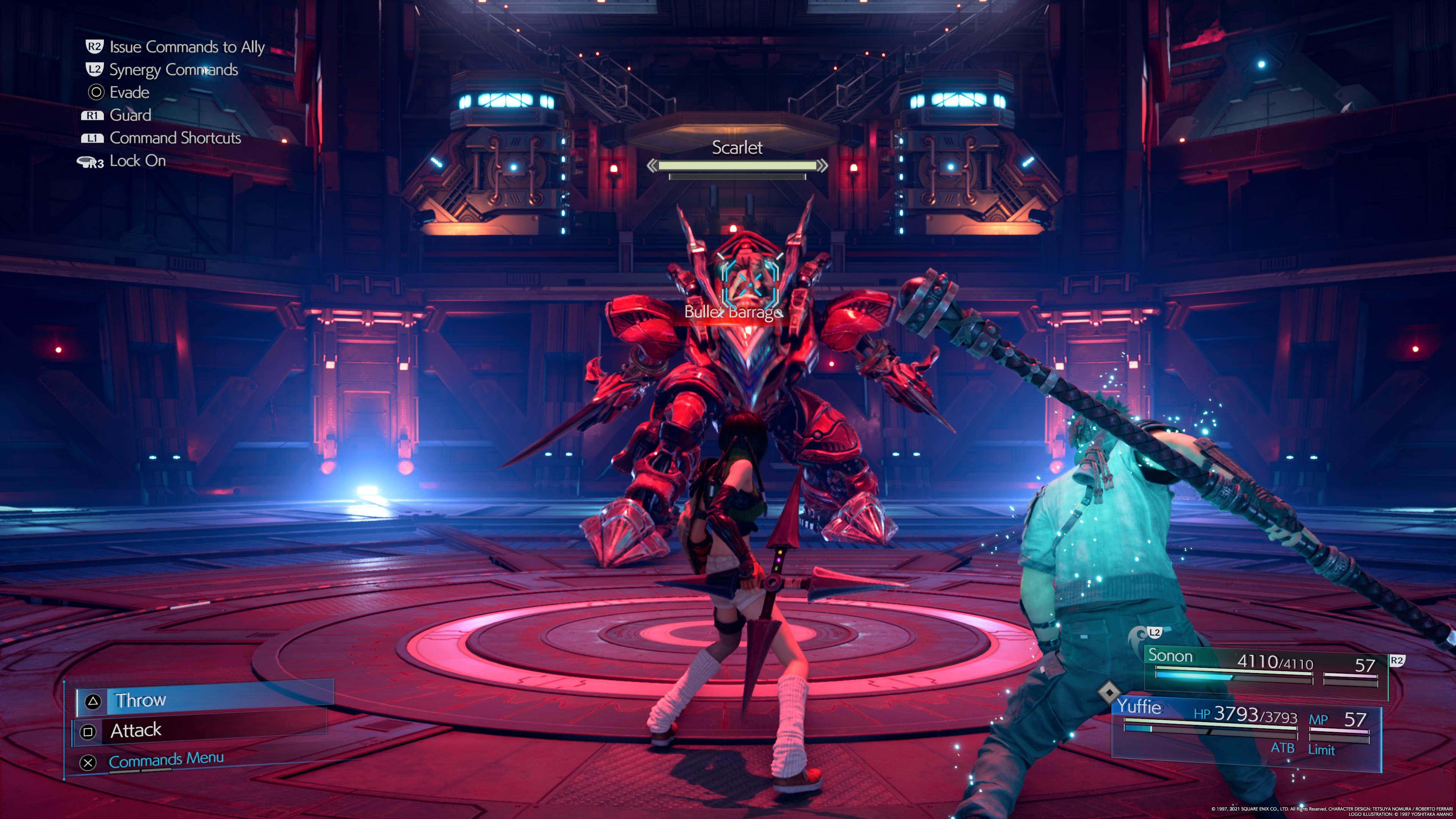This screenshot has width=1456, height=819.
Task: Open the Commands Menu
Action: (166, 760)
